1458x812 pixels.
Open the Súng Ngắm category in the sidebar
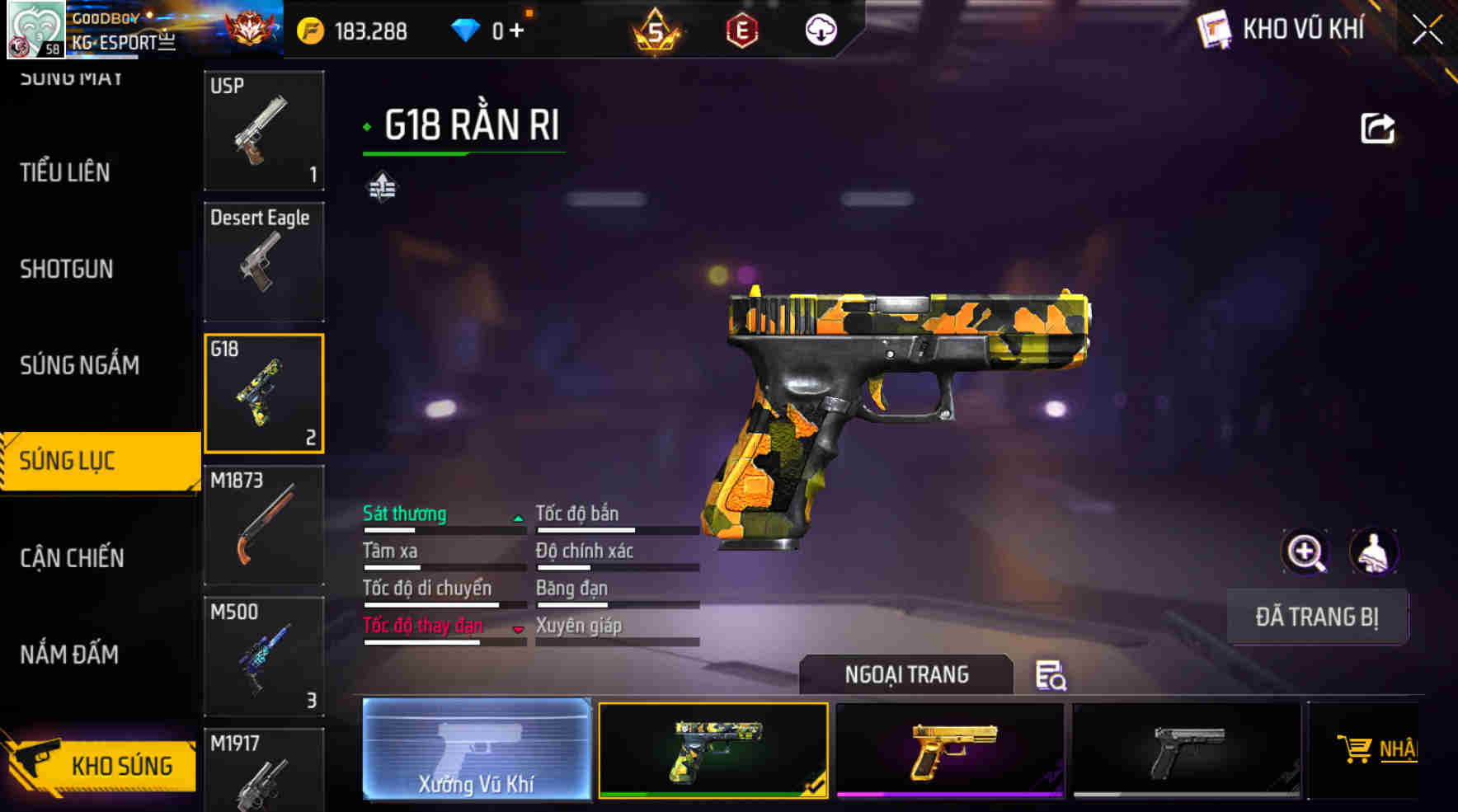click(x=77, y=365)
